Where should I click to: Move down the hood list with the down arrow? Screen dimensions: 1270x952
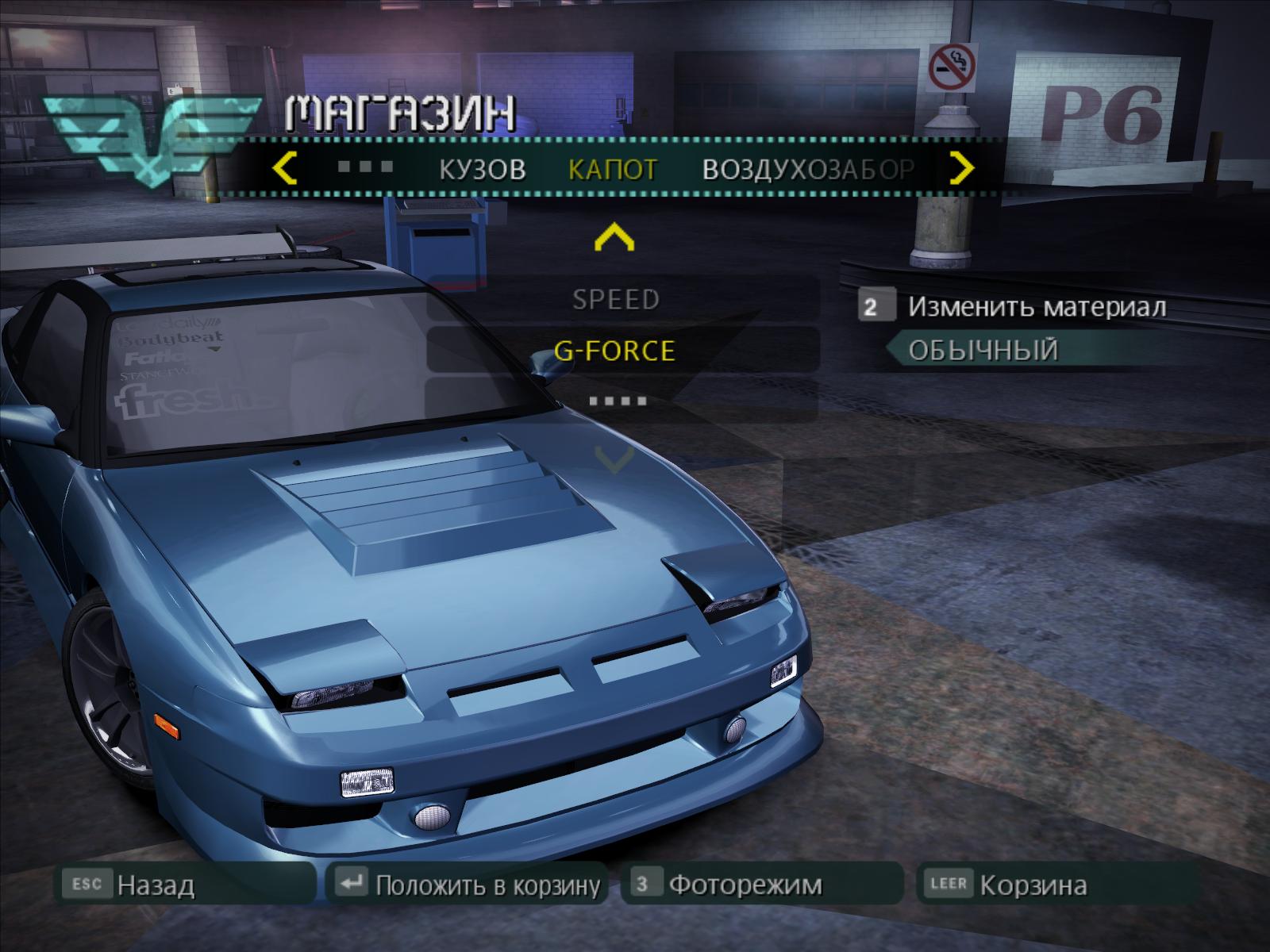tap(614, 460)
